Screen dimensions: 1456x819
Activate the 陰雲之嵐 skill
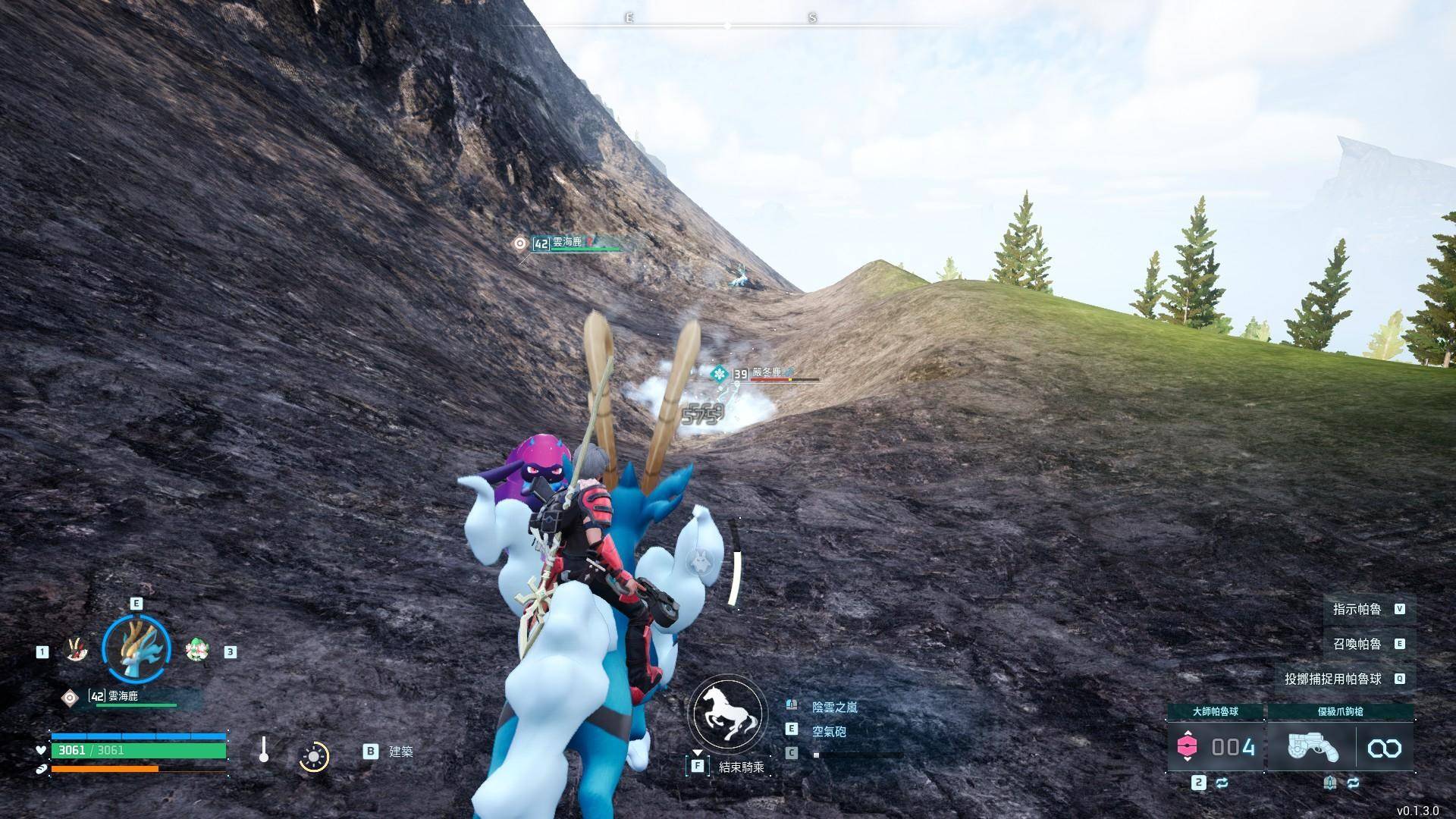click(x=834, y=707)
